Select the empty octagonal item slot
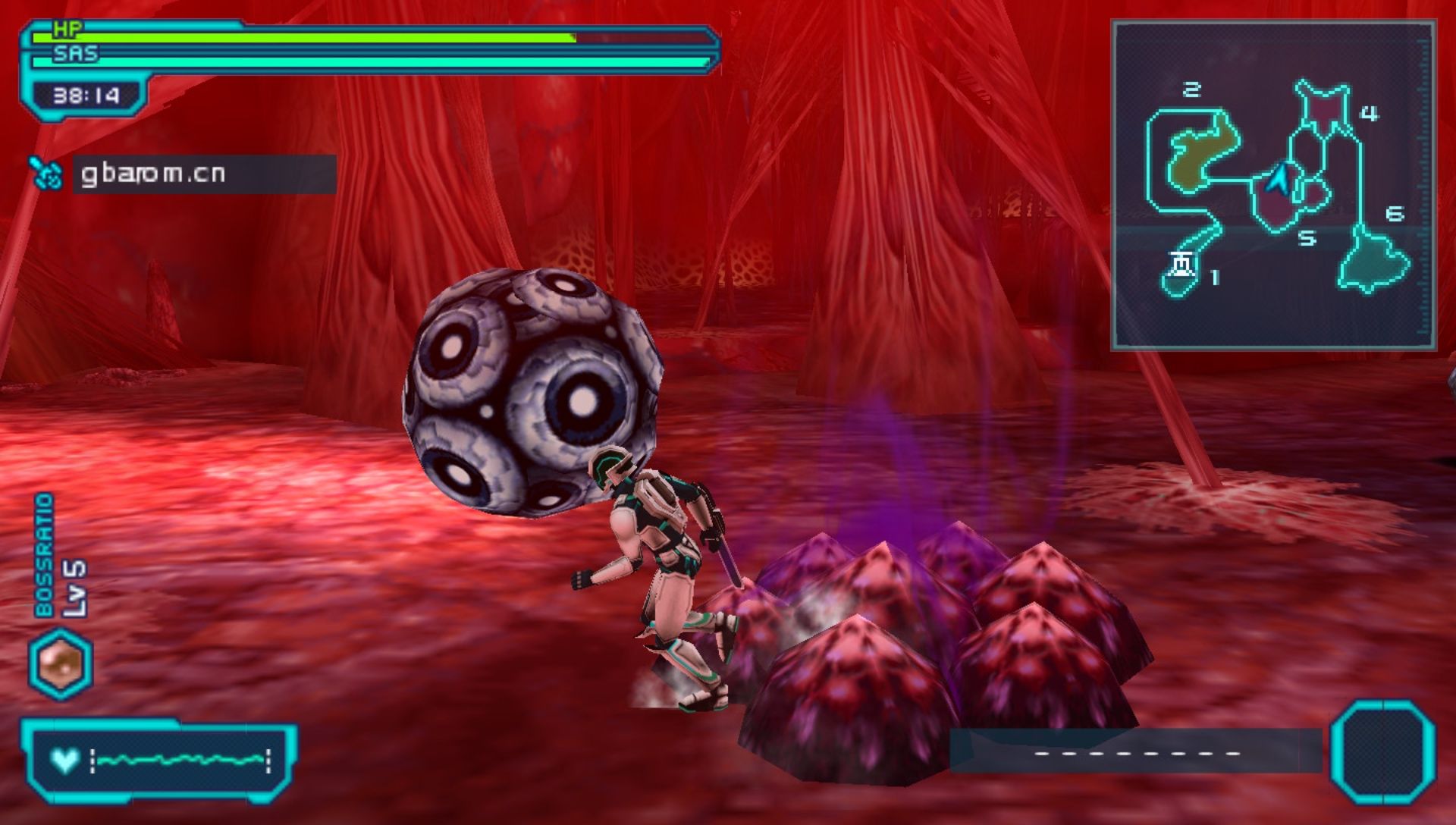Screen dimensions: 1456x825 click(1382, 752)
